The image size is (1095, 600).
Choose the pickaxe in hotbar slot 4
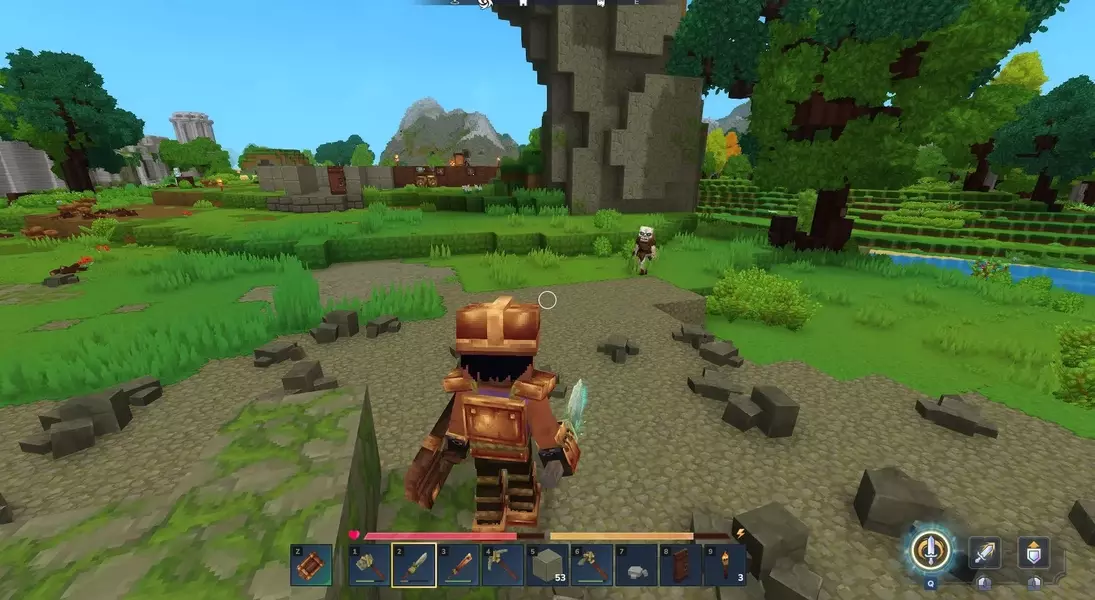pos(501,565)
